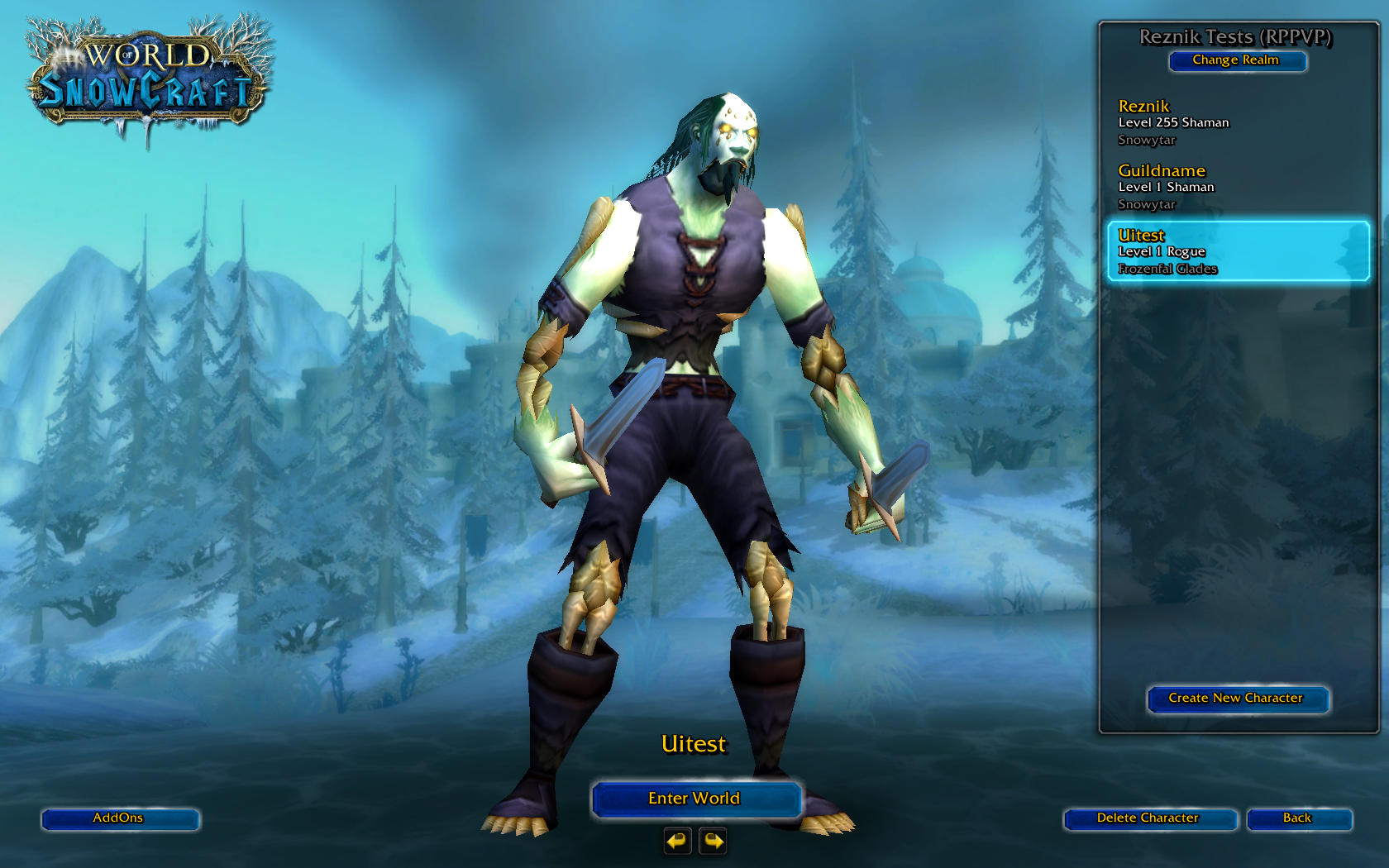
Task: Click the Uitest name above Enter World
Action: 695,744
